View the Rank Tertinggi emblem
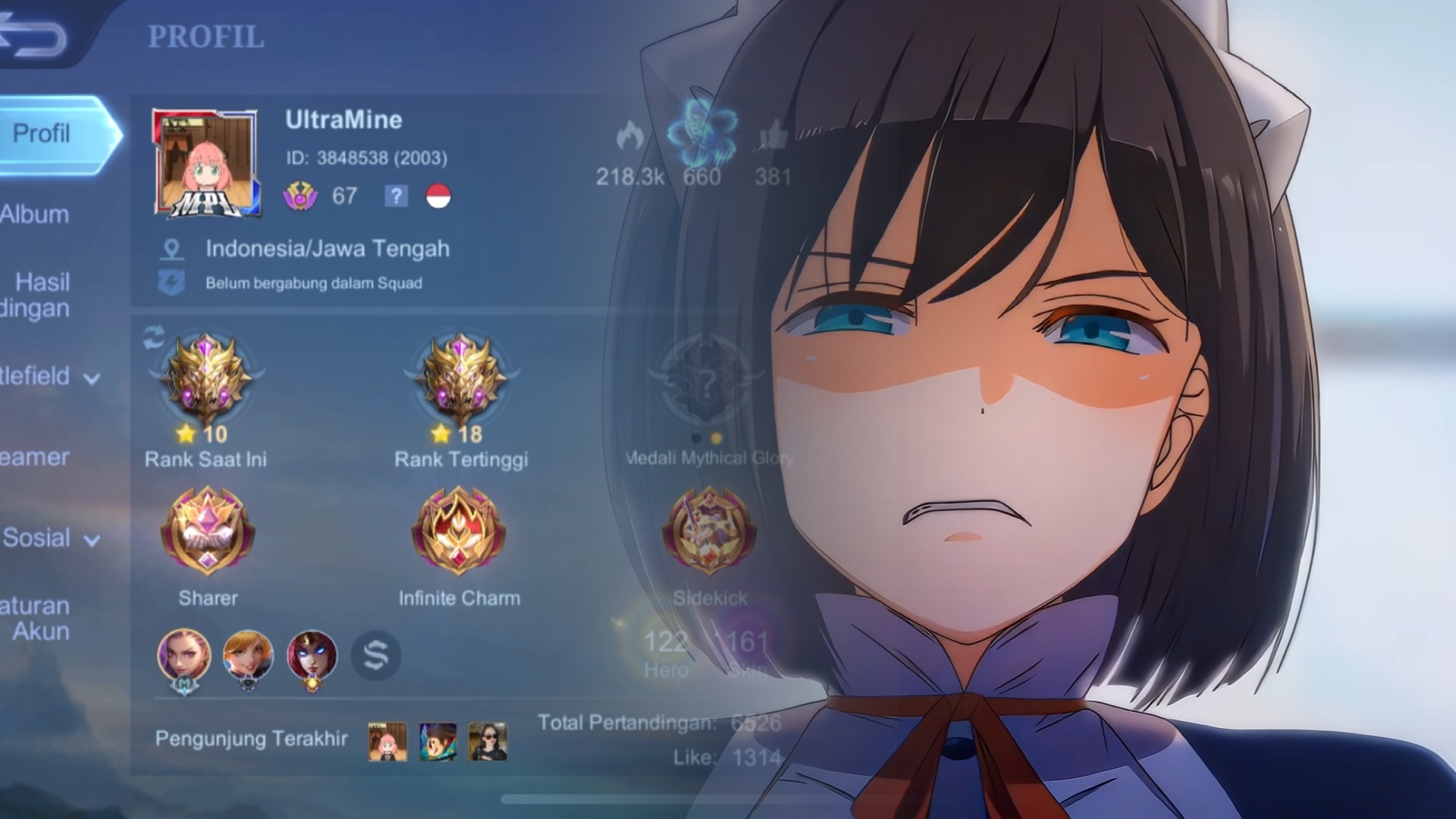Viewport: 1456px width, 819px height. click(x=461, y=379)
